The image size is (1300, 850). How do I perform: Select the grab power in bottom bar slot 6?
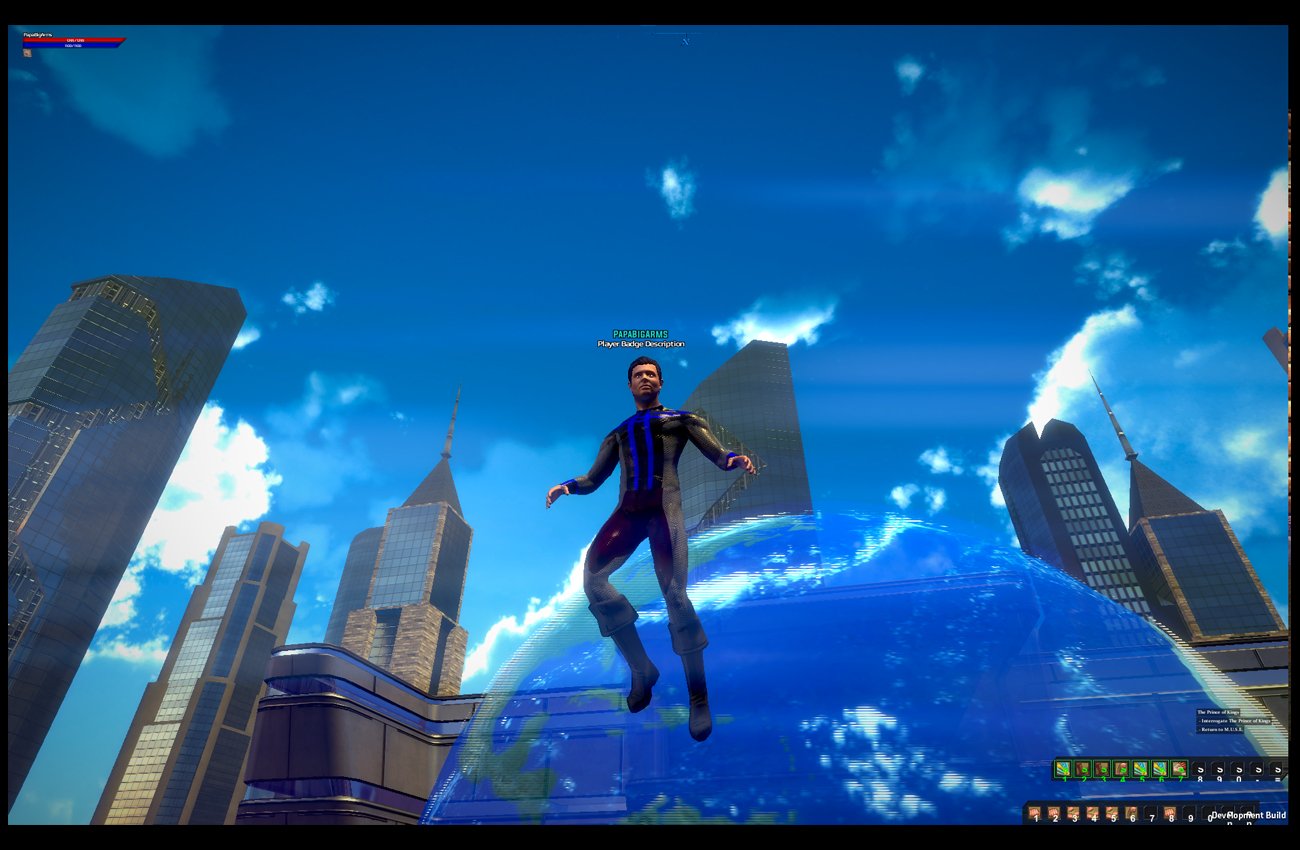tap(1132, 811)
